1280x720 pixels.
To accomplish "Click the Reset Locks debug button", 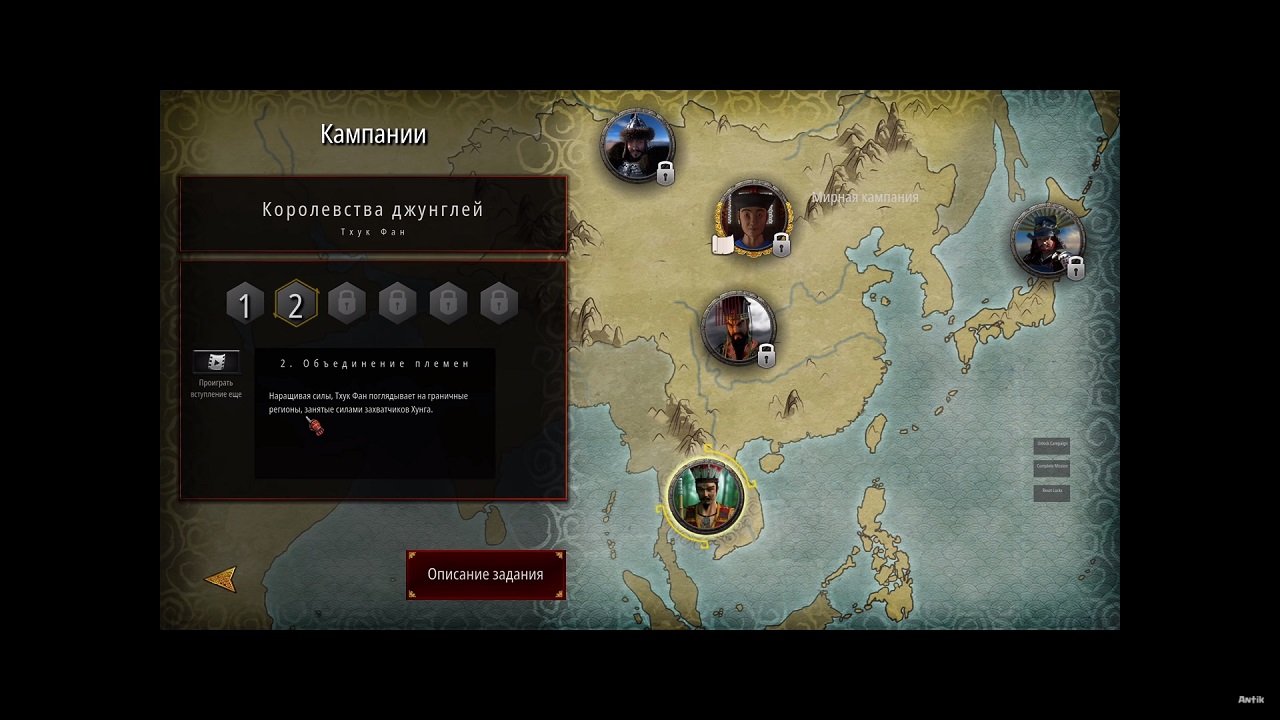I will [x=1051, y=492].
